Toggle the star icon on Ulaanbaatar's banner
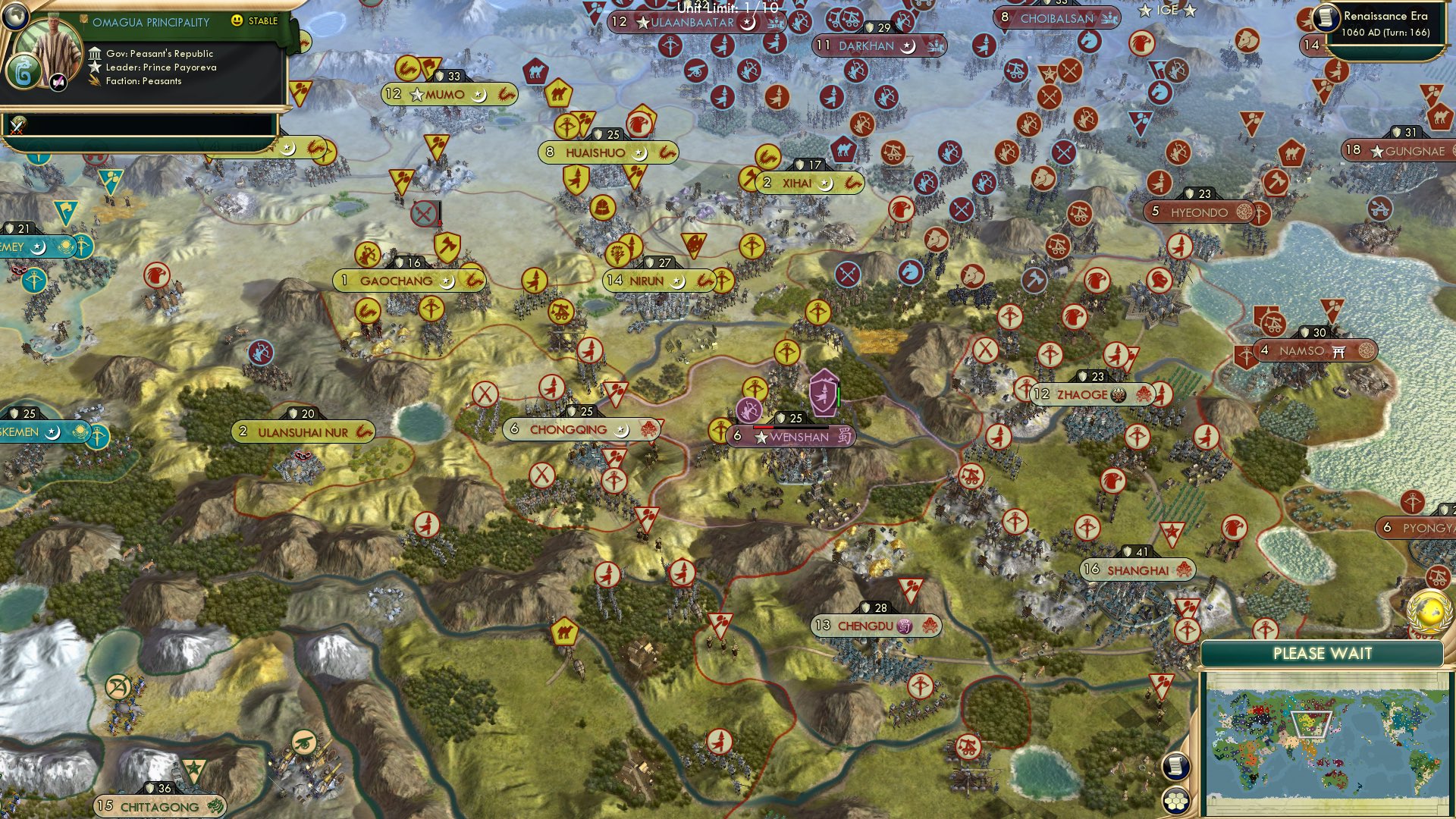Image resolution: width=1456 pixels, height=819 pixels. click(x=644, y=23)
